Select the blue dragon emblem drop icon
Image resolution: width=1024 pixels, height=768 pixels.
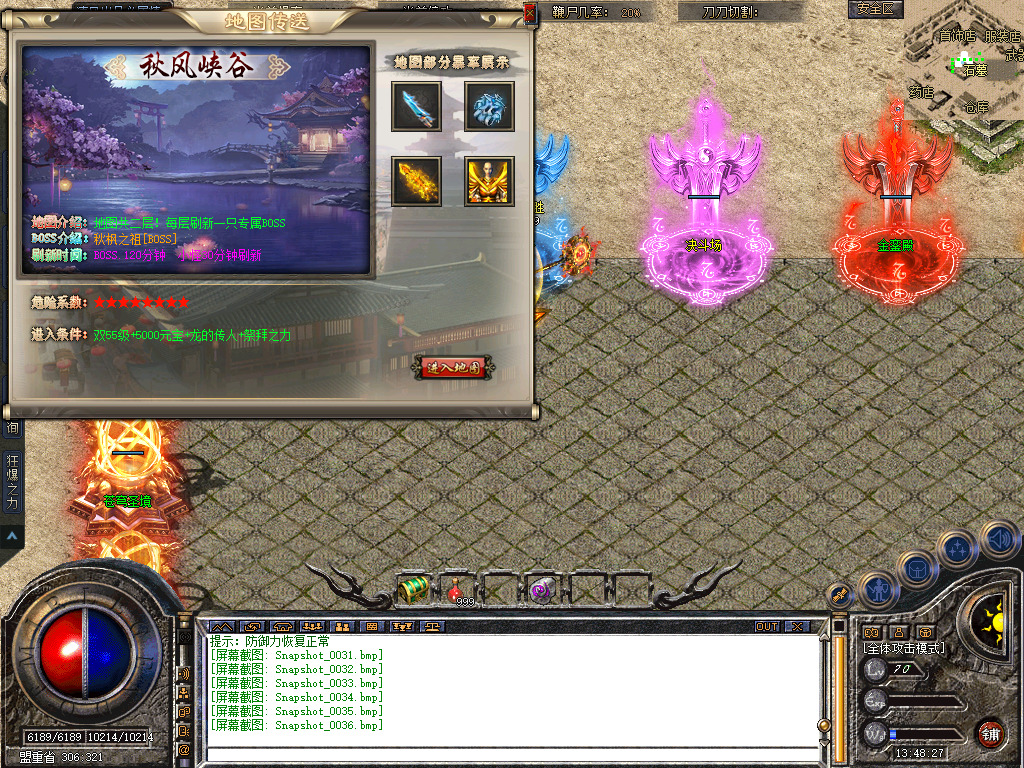(489, 107)
